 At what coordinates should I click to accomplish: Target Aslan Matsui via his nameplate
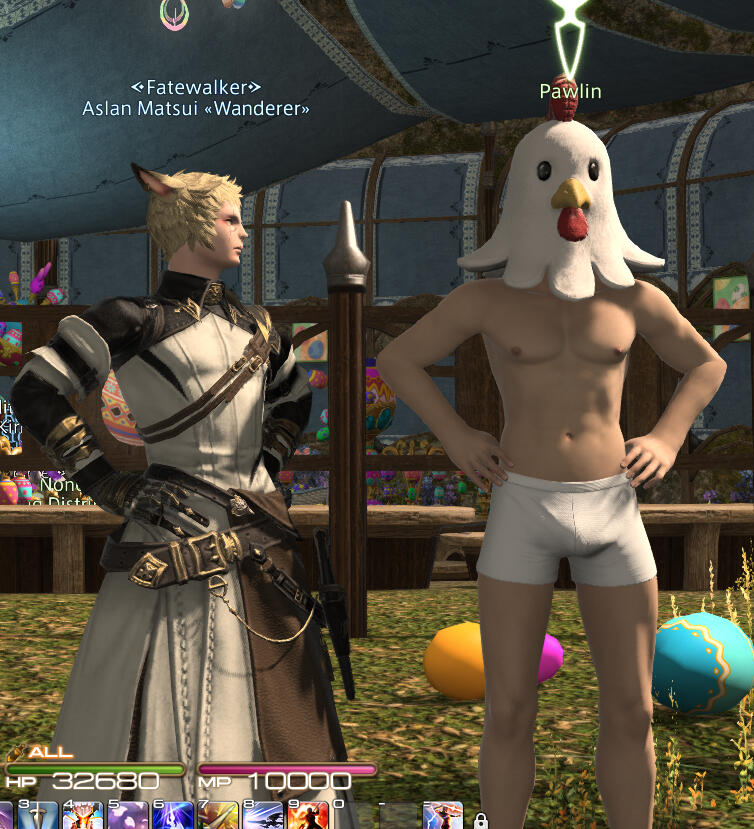(x=196, y=108)
